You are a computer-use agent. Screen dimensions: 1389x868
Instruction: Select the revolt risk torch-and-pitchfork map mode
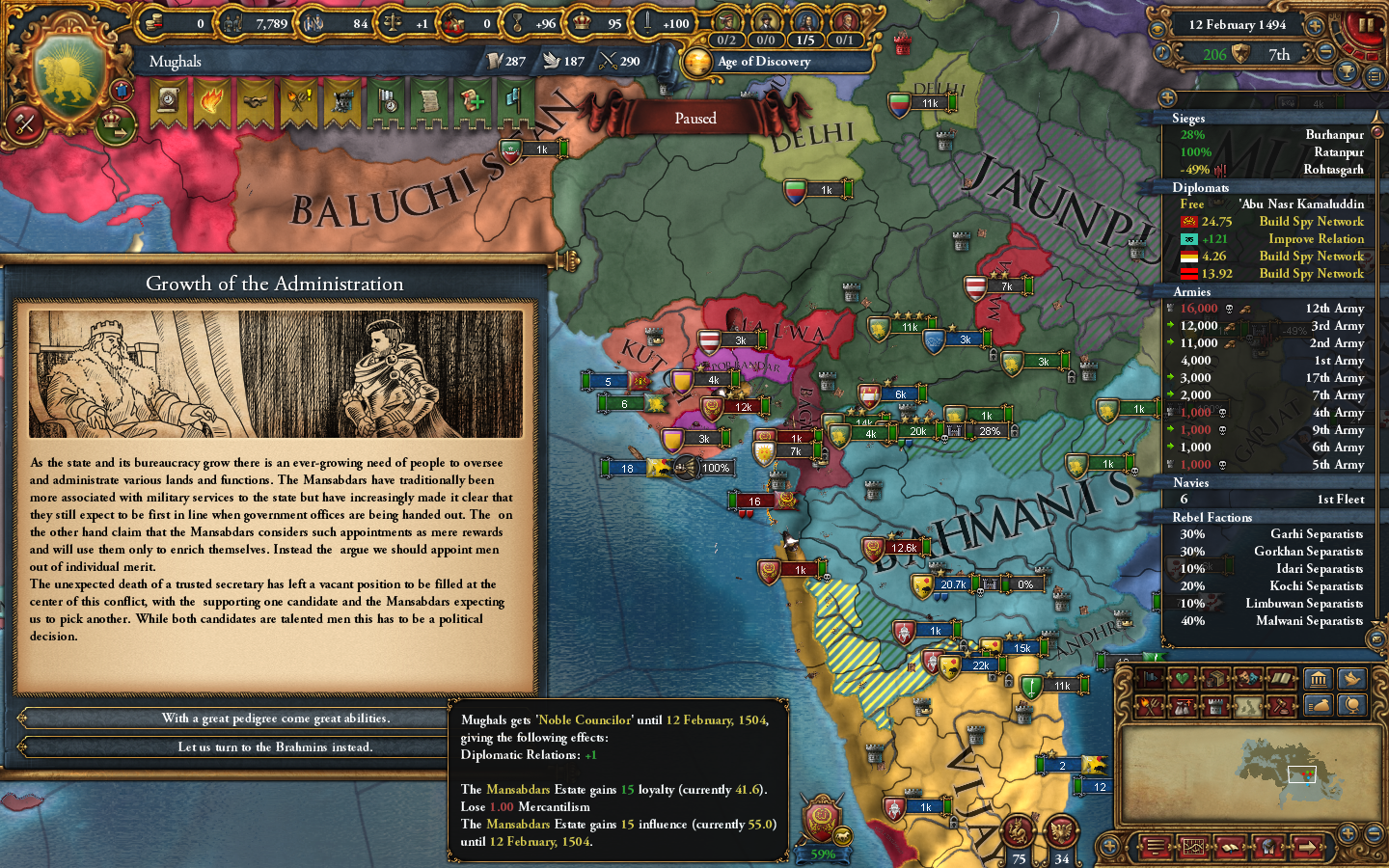click(x=1148, y=706)
